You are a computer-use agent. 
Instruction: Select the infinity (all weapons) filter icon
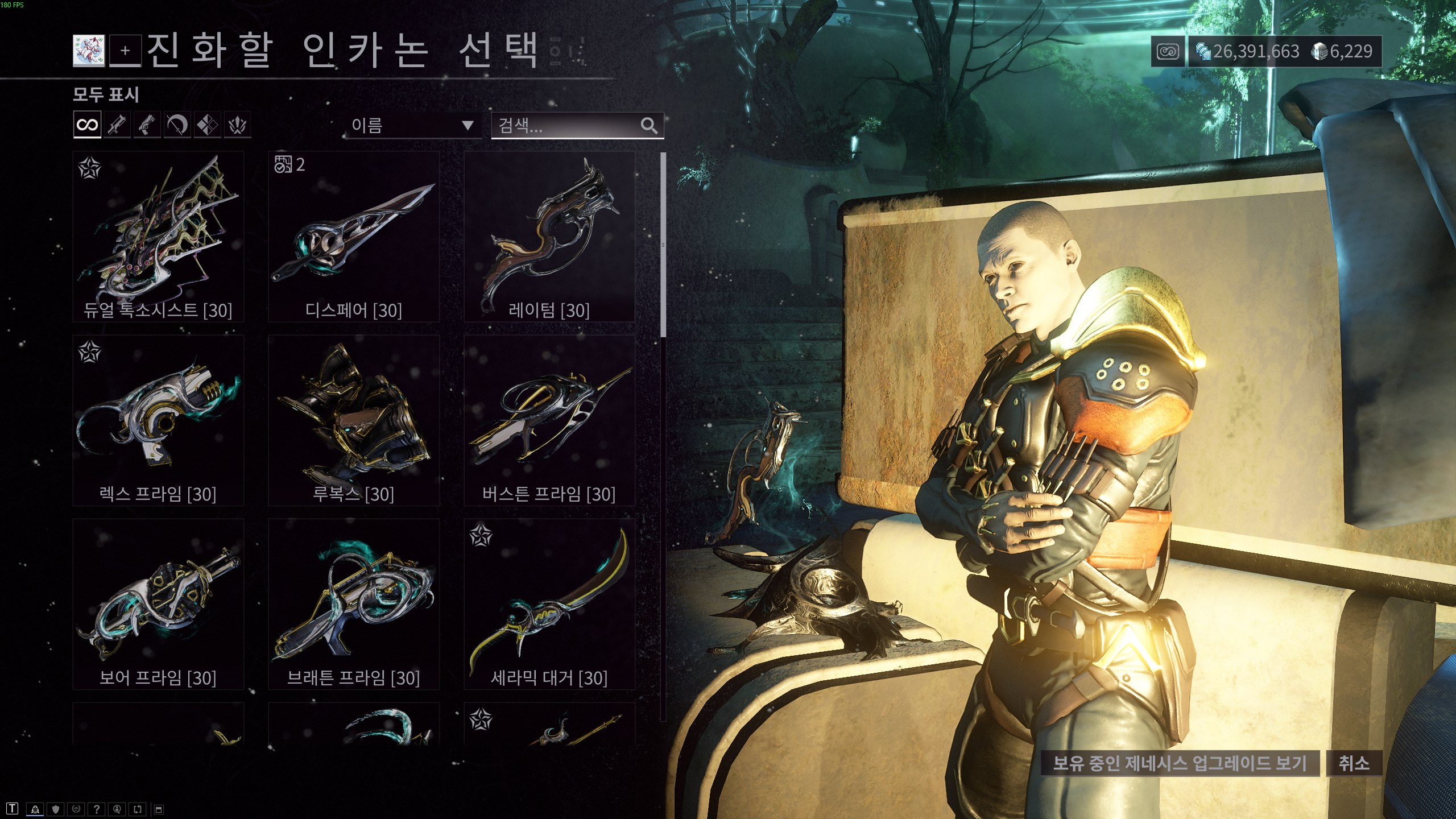(x=88, y=125)
